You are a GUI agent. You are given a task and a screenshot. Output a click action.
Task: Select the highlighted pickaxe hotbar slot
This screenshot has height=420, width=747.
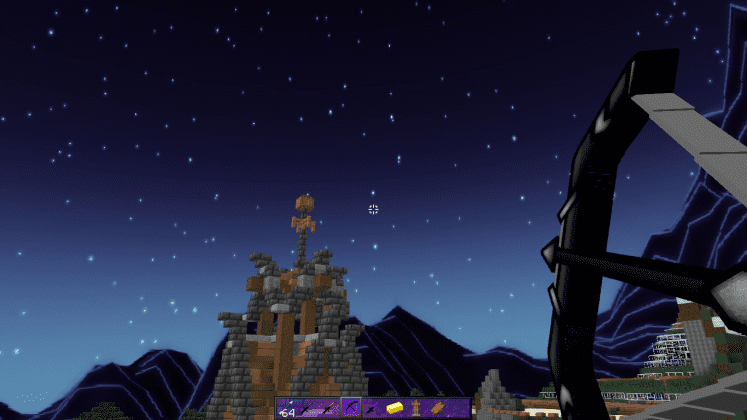coord(351,408)
